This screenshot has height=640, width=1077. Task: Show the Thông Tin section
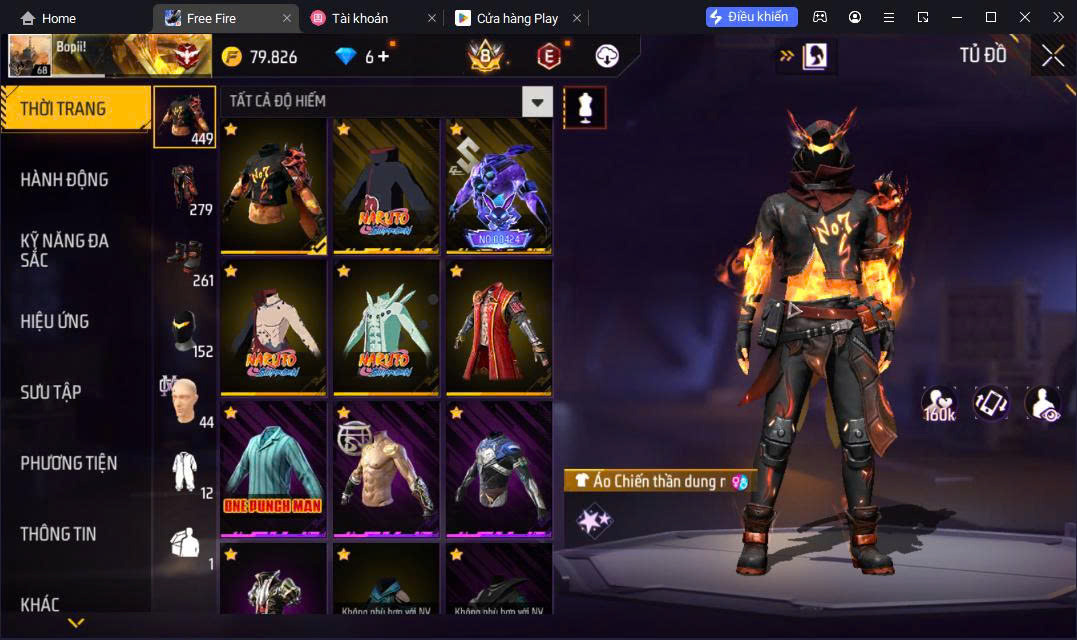click(x=58, y=534)
